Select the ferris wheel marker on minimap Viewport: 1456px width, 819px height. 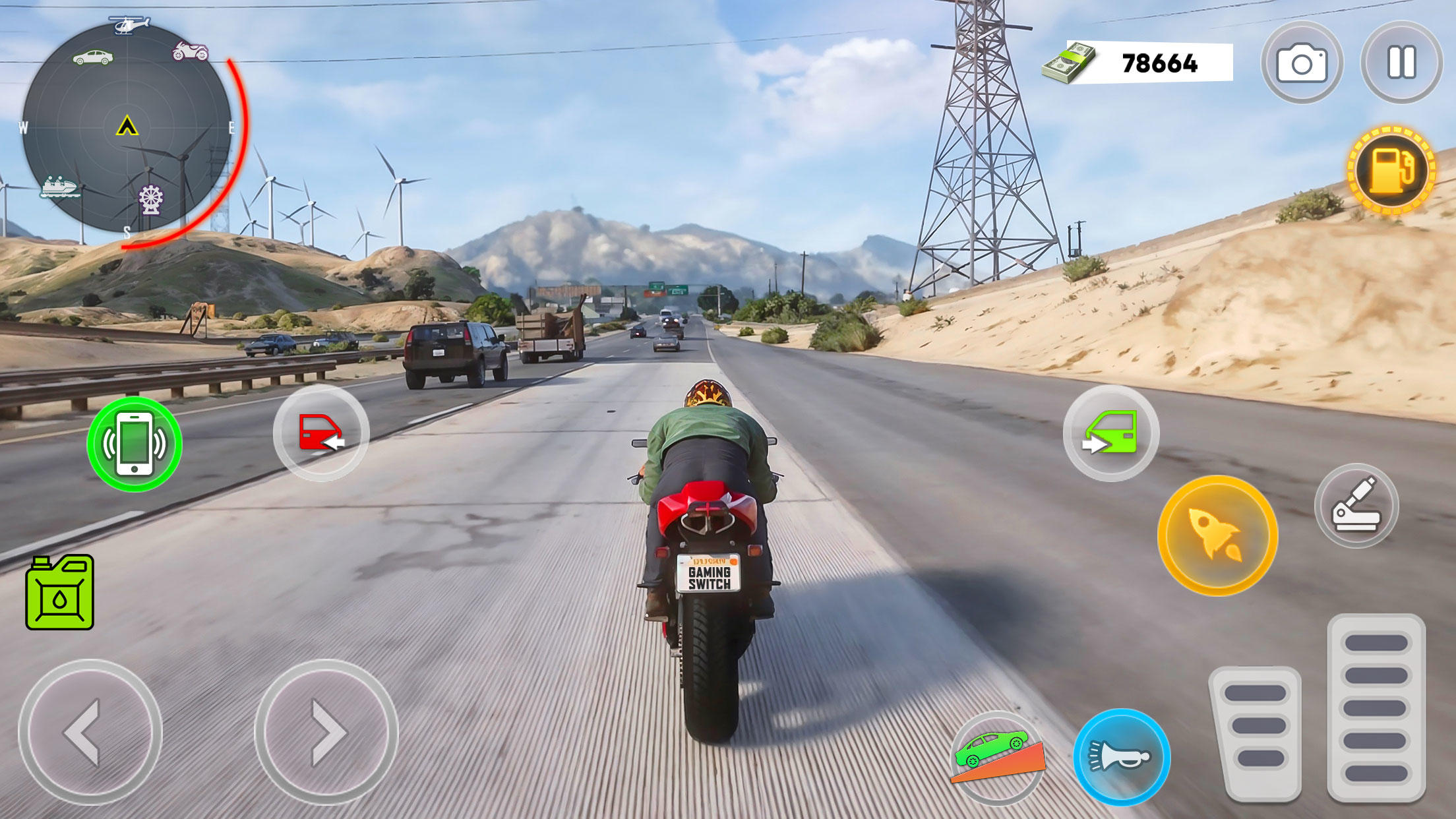point(151,199)
